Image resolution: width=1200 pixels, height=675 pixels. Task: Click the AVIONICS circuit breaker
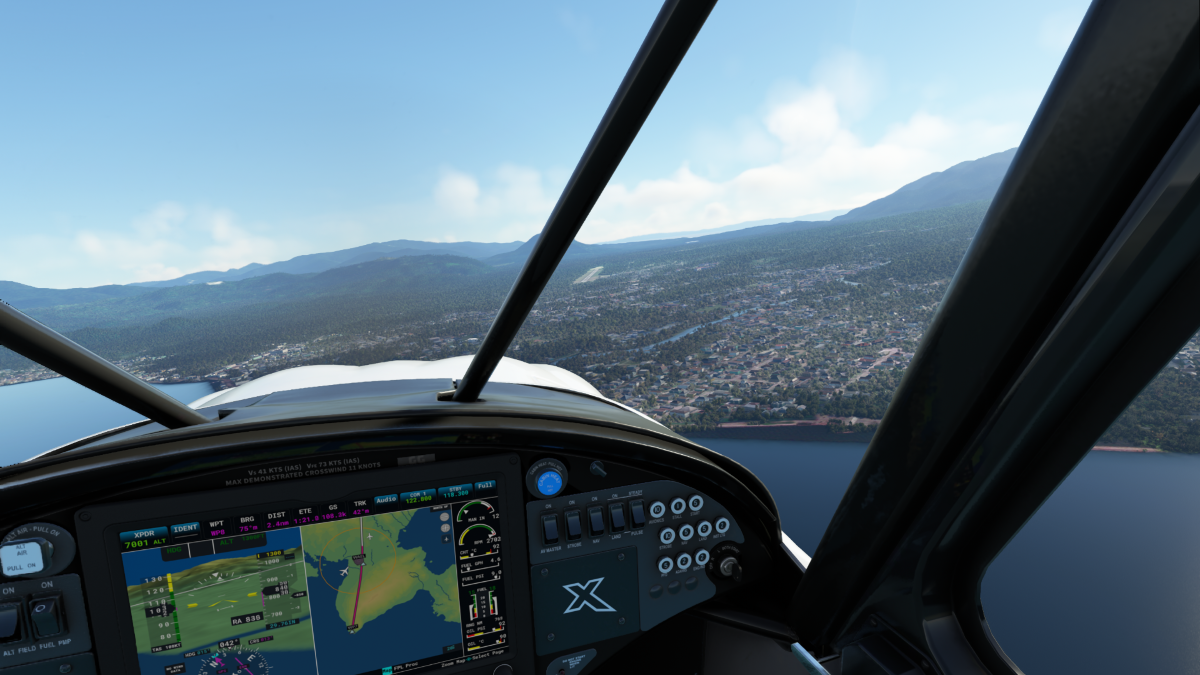pos(657,511)
